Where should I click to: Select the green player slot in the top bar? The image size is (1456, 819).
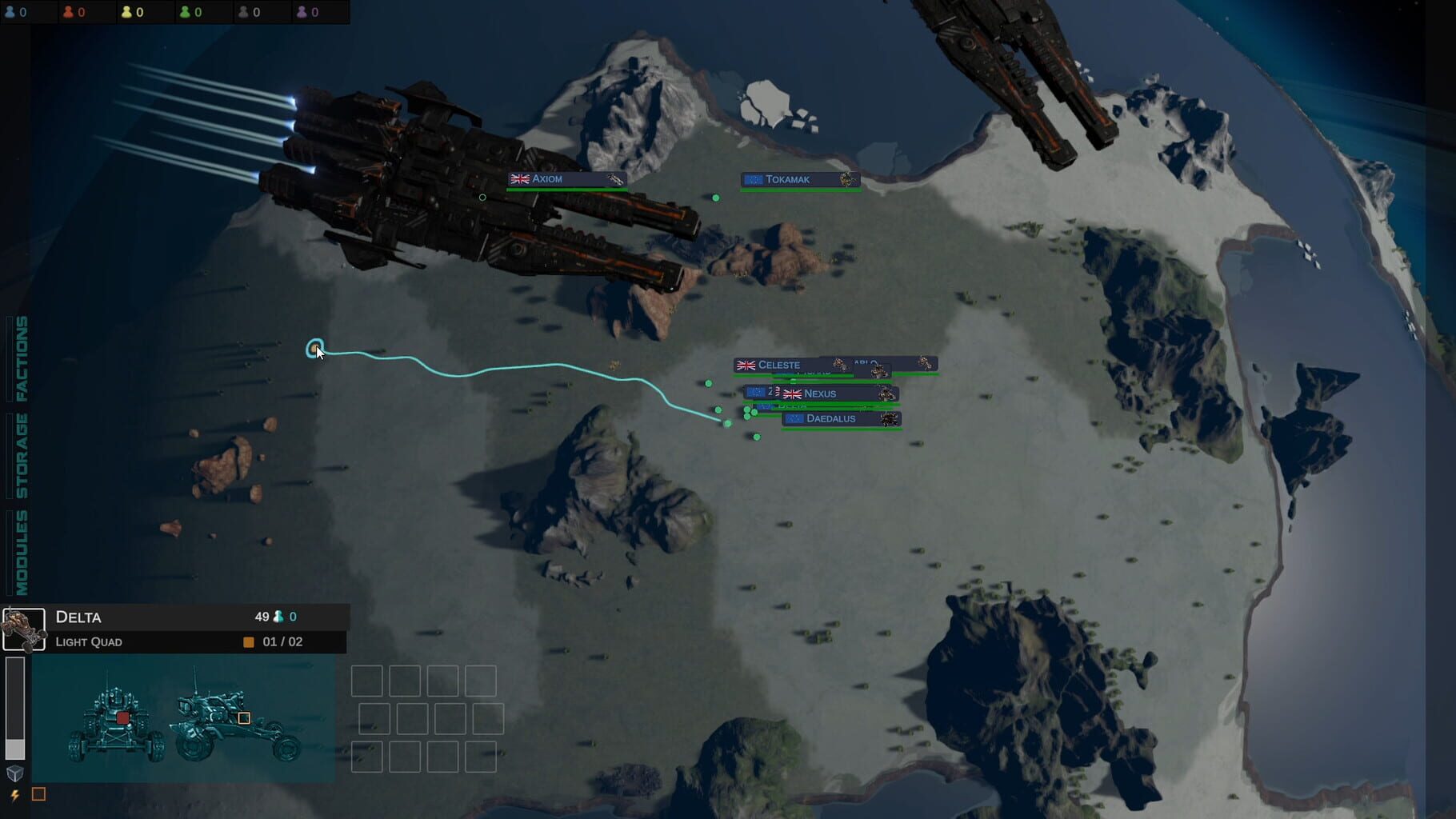point(186,12)
